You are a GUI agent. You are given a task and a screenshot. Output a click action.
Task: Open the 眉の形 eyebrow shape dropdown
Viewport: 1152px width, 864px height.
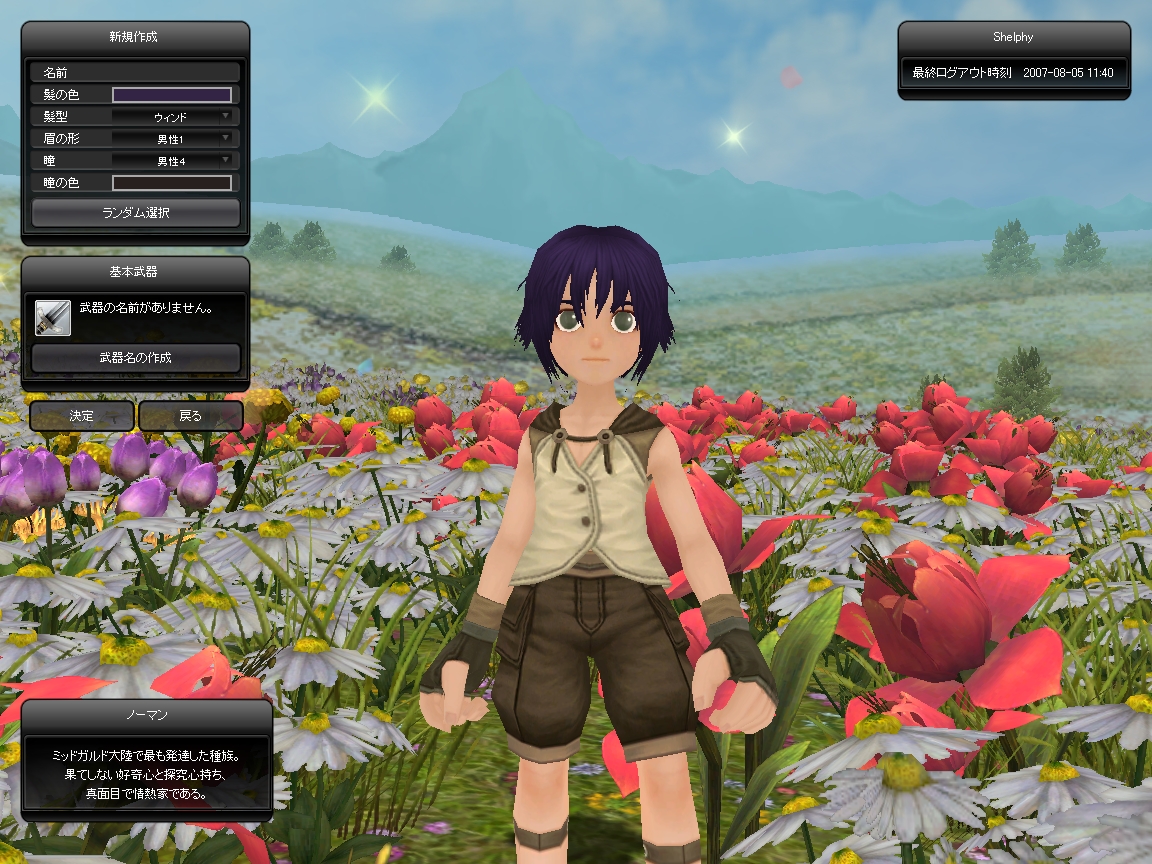pyautogui.click(x=171, y=139)
